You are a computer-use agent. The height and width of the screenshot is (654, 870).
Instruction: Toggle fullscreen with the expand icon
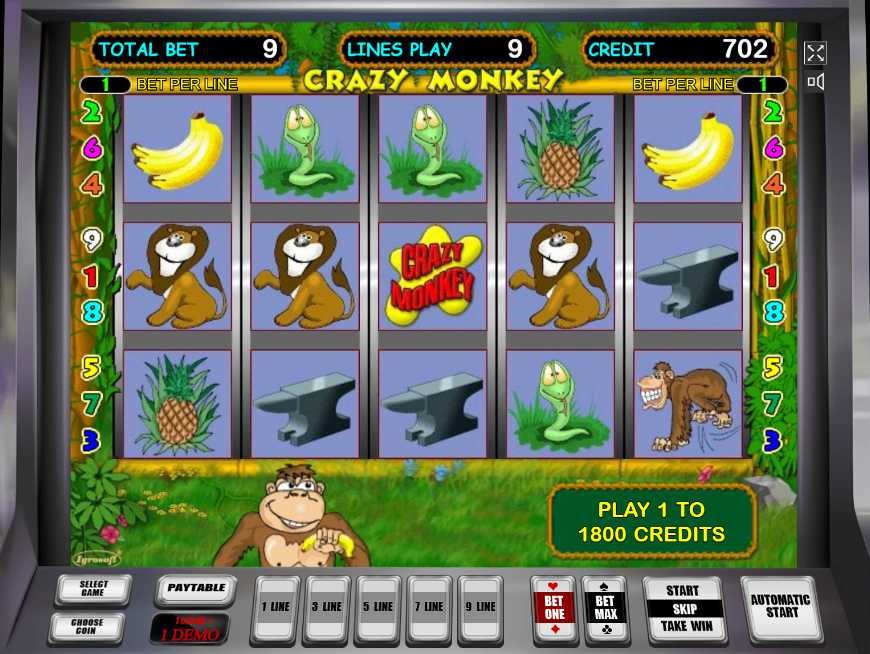pos(815,53)
